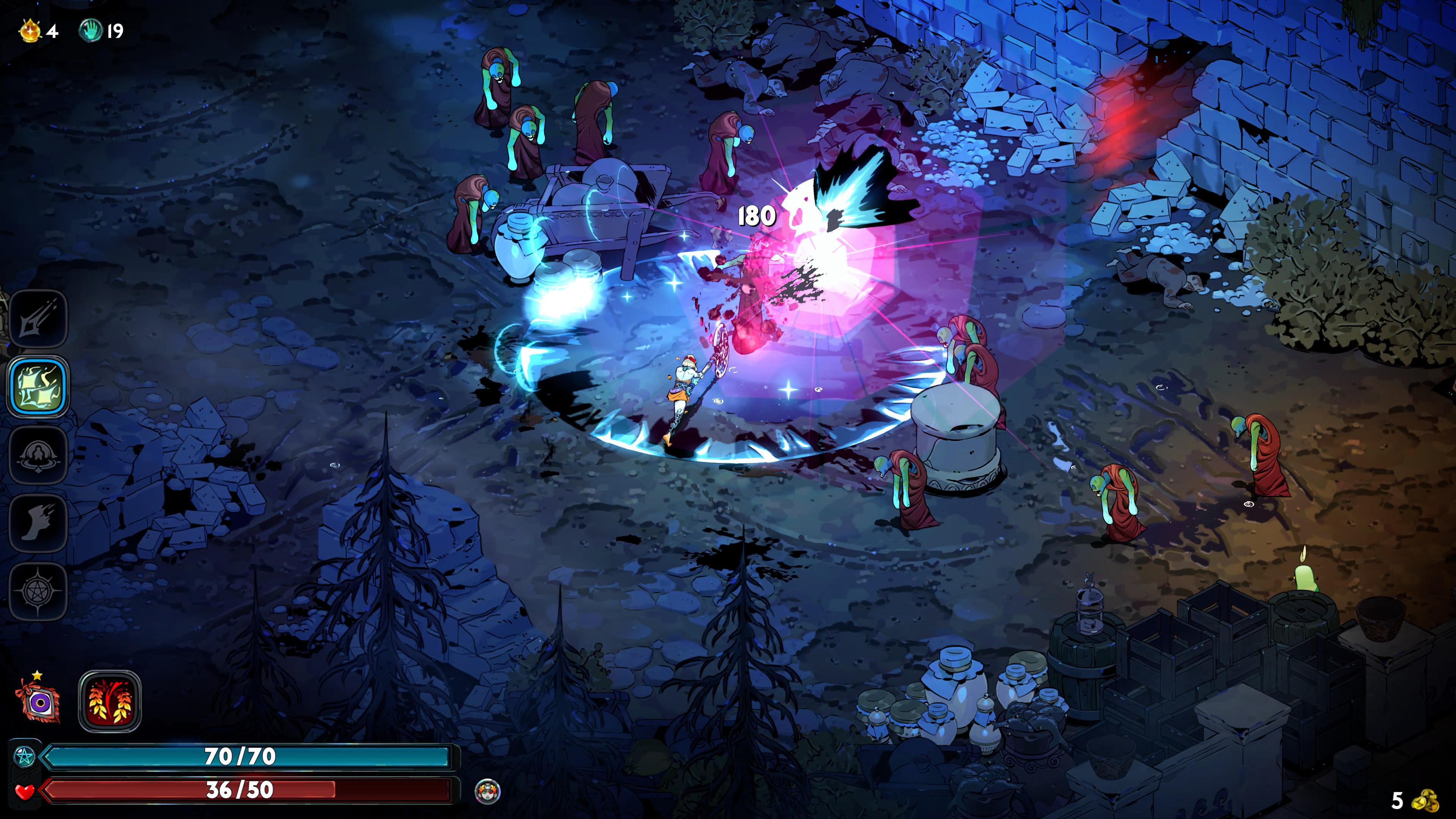
Task: Select the attack boon slot with arrow icon
Action: point(38,319)
